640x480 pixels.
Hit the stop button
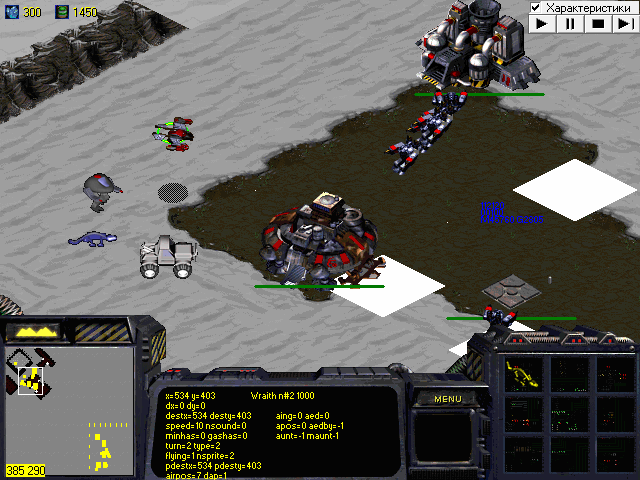click(597, 23)
